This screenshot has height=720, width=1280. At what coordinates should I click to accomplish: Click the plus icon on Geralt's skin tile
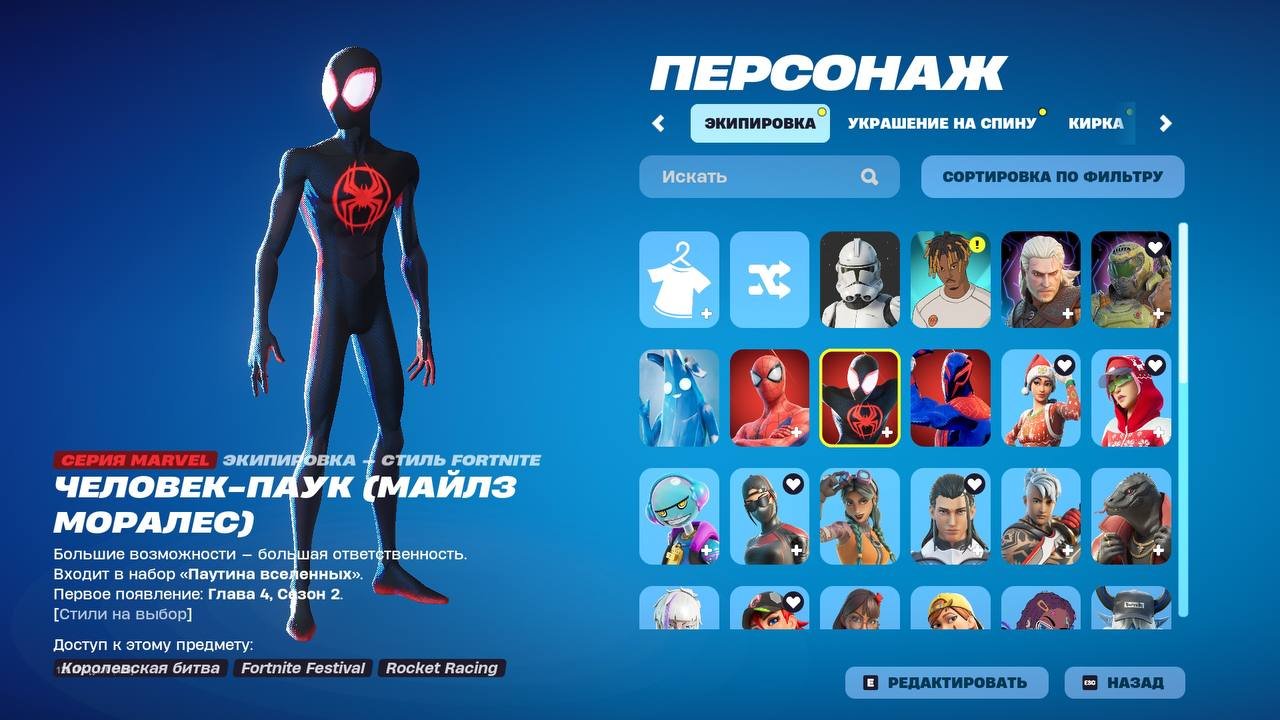(1070, 315)
